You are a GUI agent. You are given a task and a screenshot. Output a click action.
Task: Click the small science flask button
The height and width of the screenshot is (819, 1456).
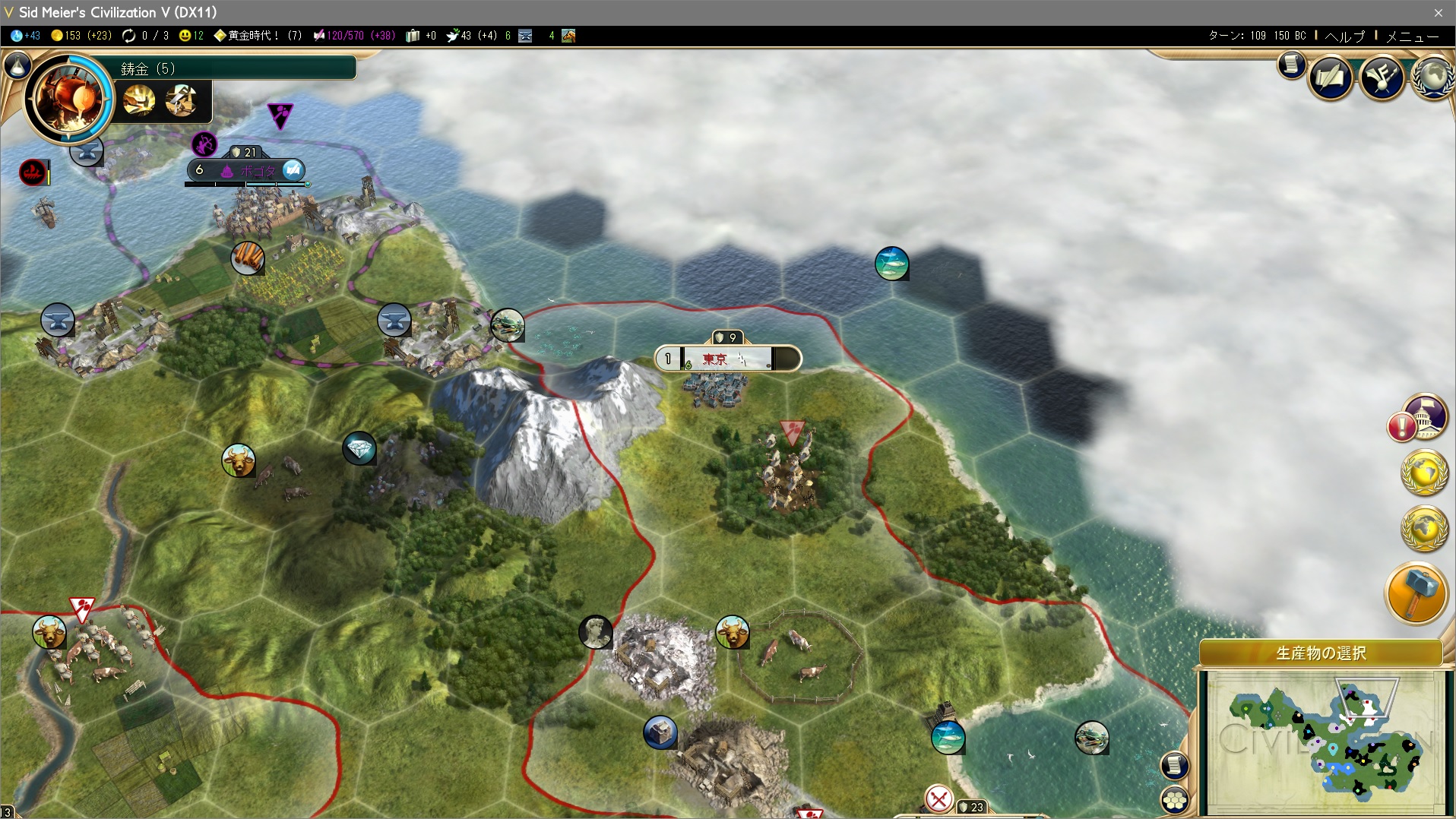pos(17,66)
